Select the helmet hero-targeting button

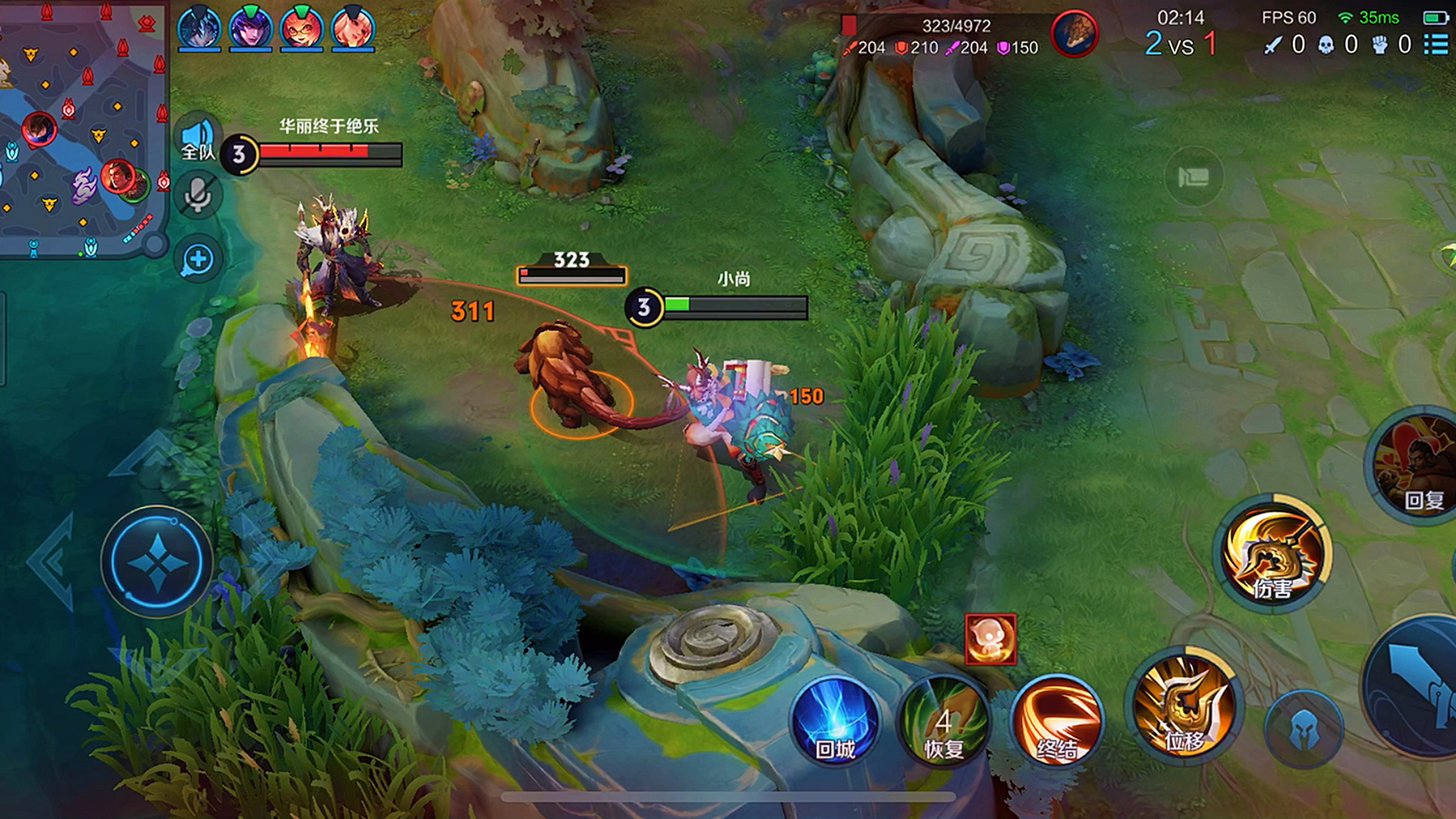pyautogui.click(x=1304, y=729)
